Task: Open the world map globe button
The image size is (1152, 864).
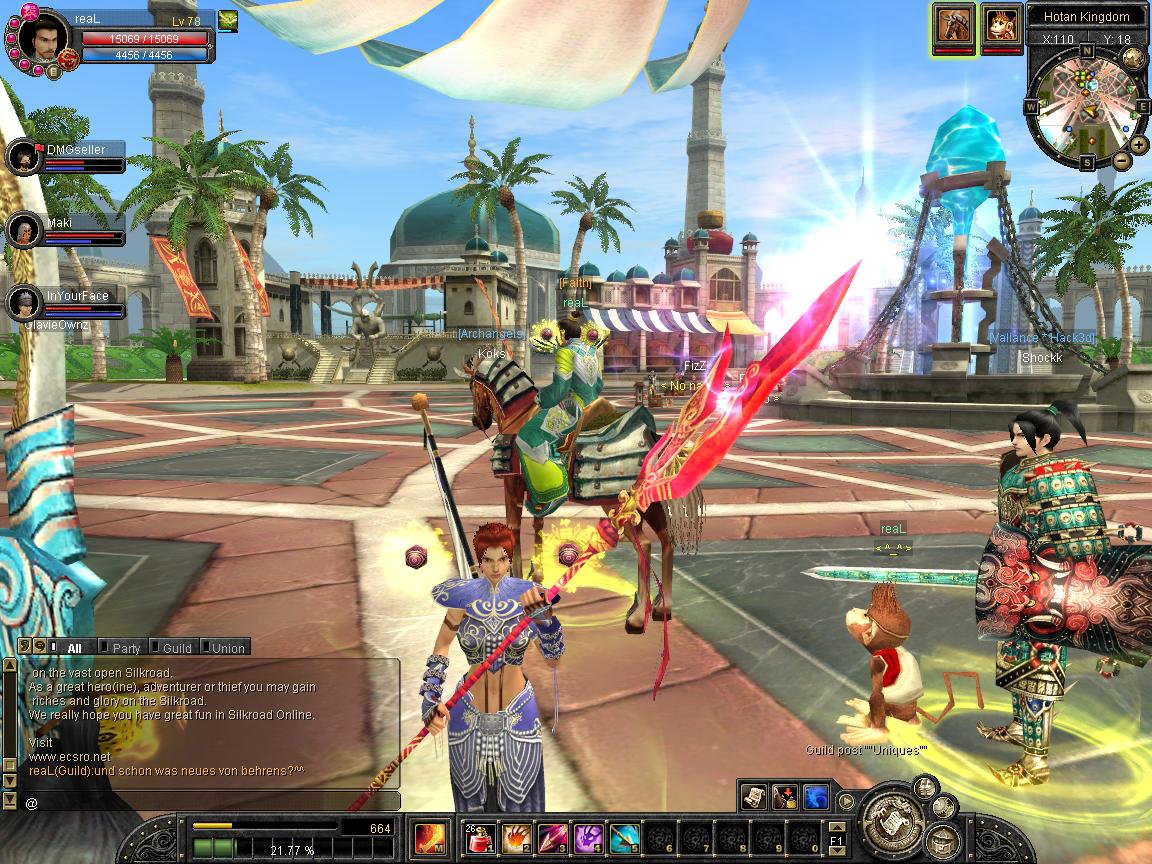Action: tap(1134, 57)
